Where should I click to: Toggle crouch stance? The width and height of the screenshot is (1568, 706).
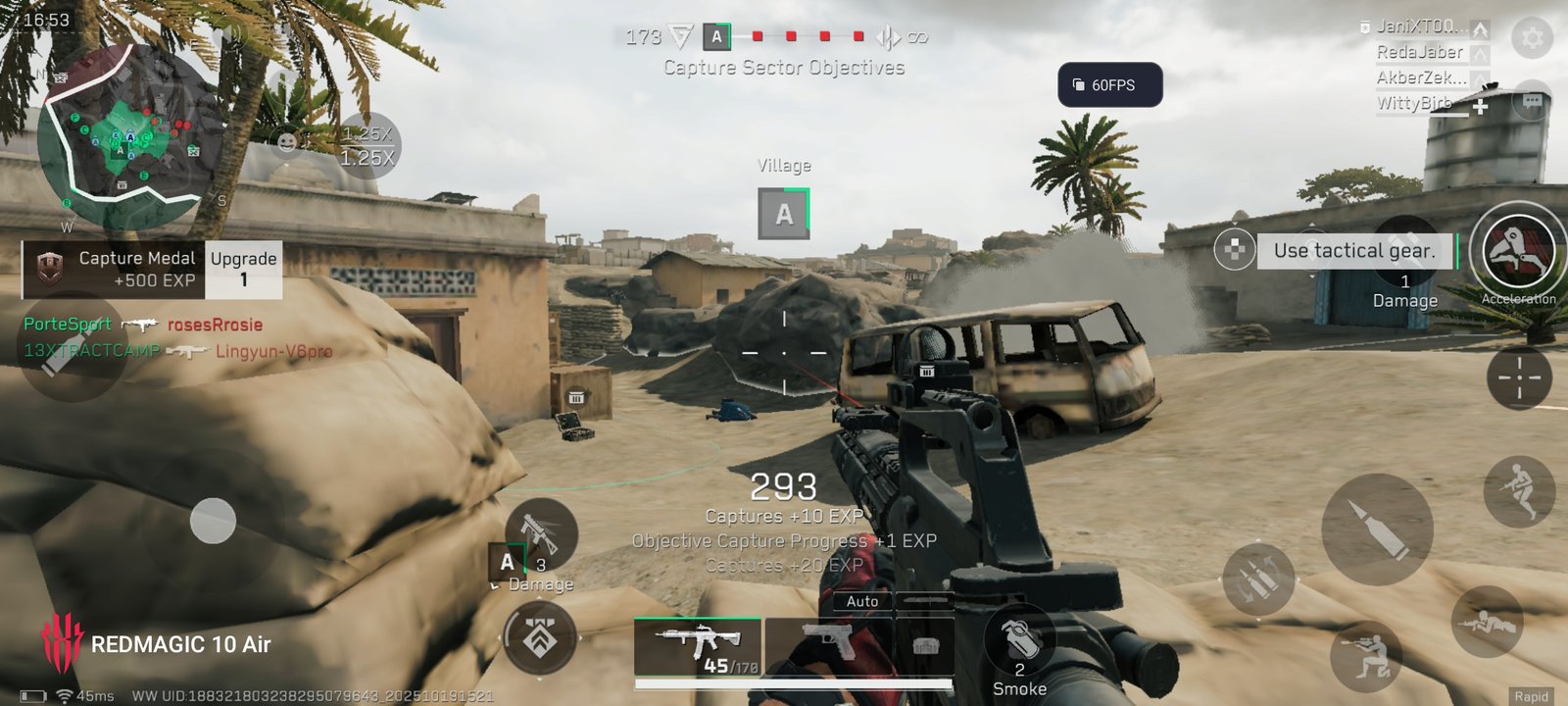coord(1365,656)
